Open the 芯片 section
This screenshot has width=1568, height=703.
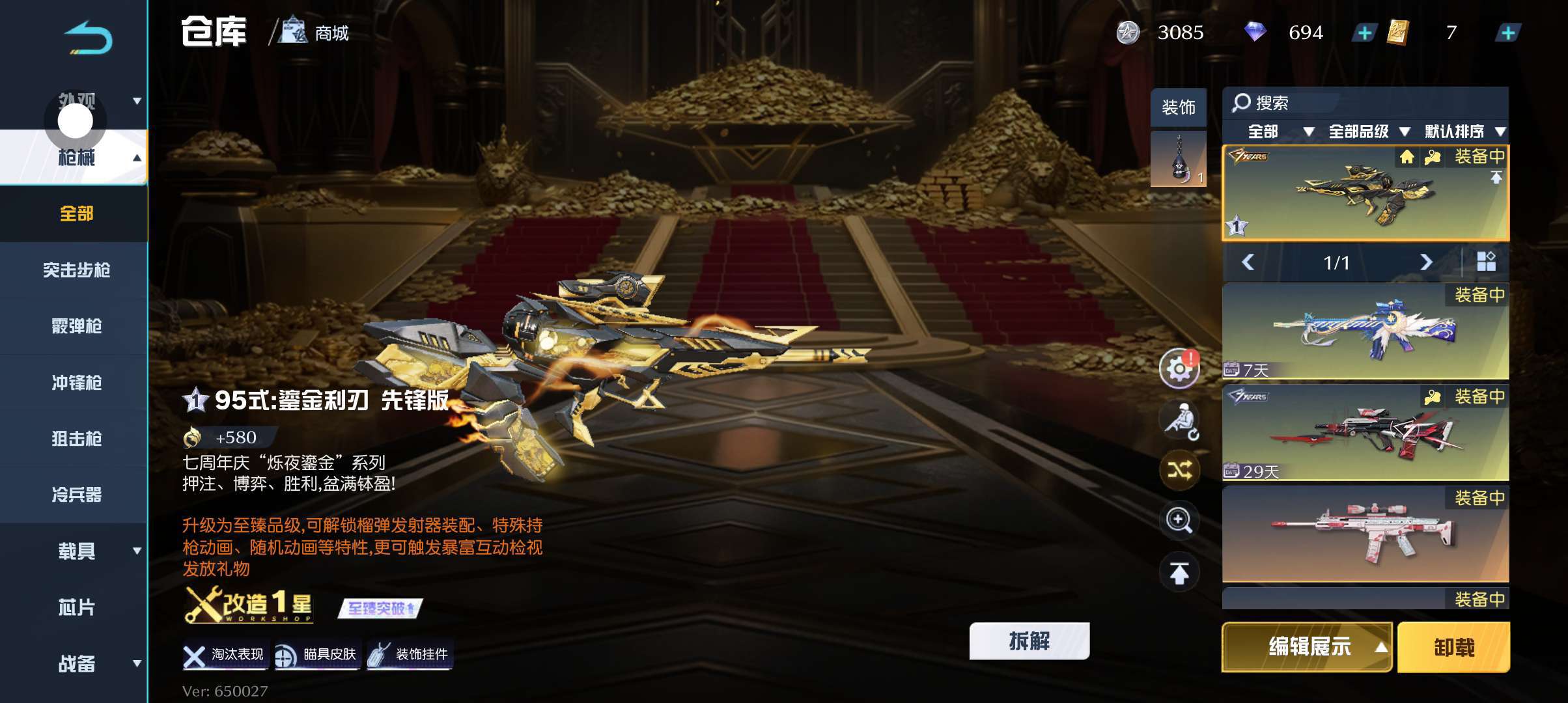(76, 607)
